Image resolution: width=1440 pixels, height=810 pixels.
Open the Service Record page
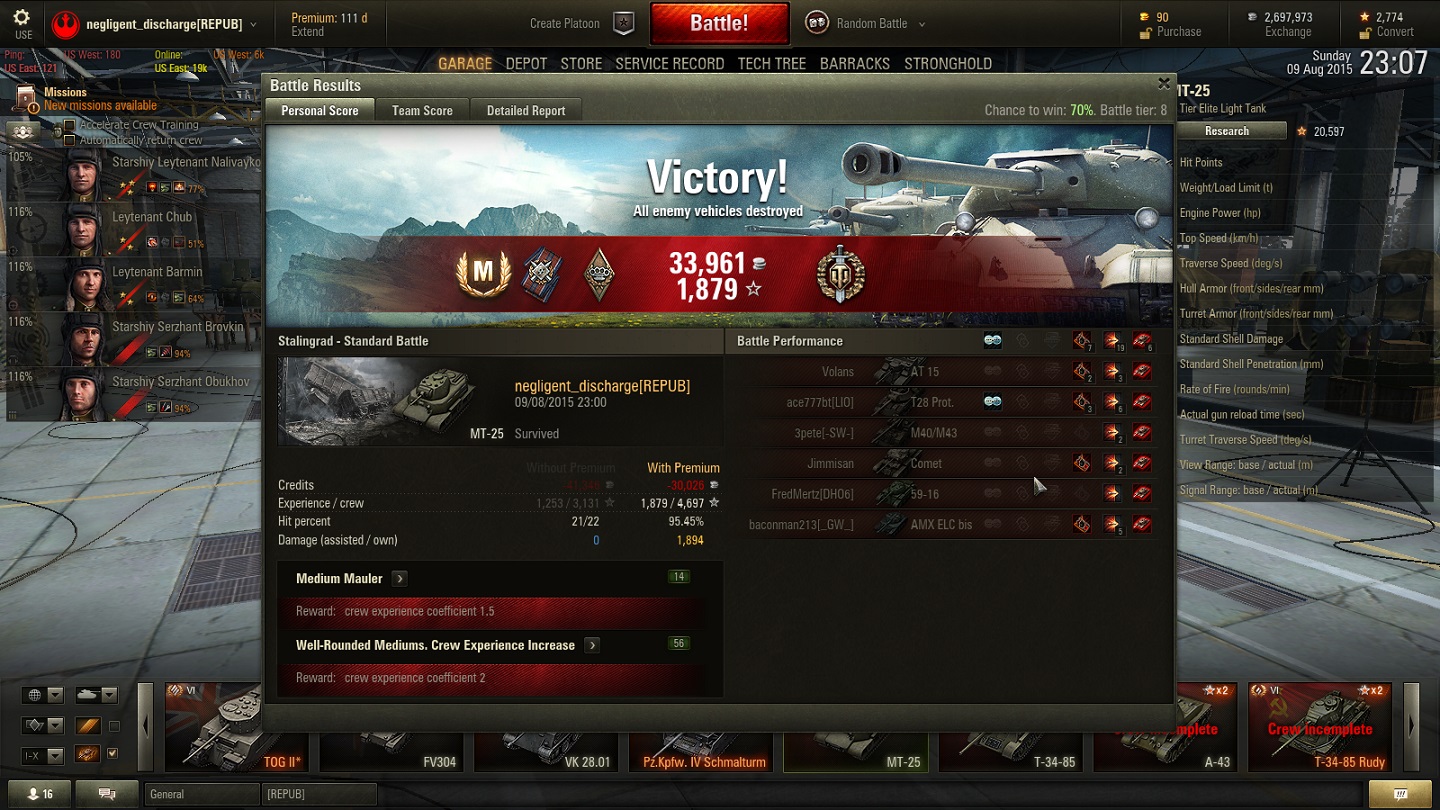(669, 64)
